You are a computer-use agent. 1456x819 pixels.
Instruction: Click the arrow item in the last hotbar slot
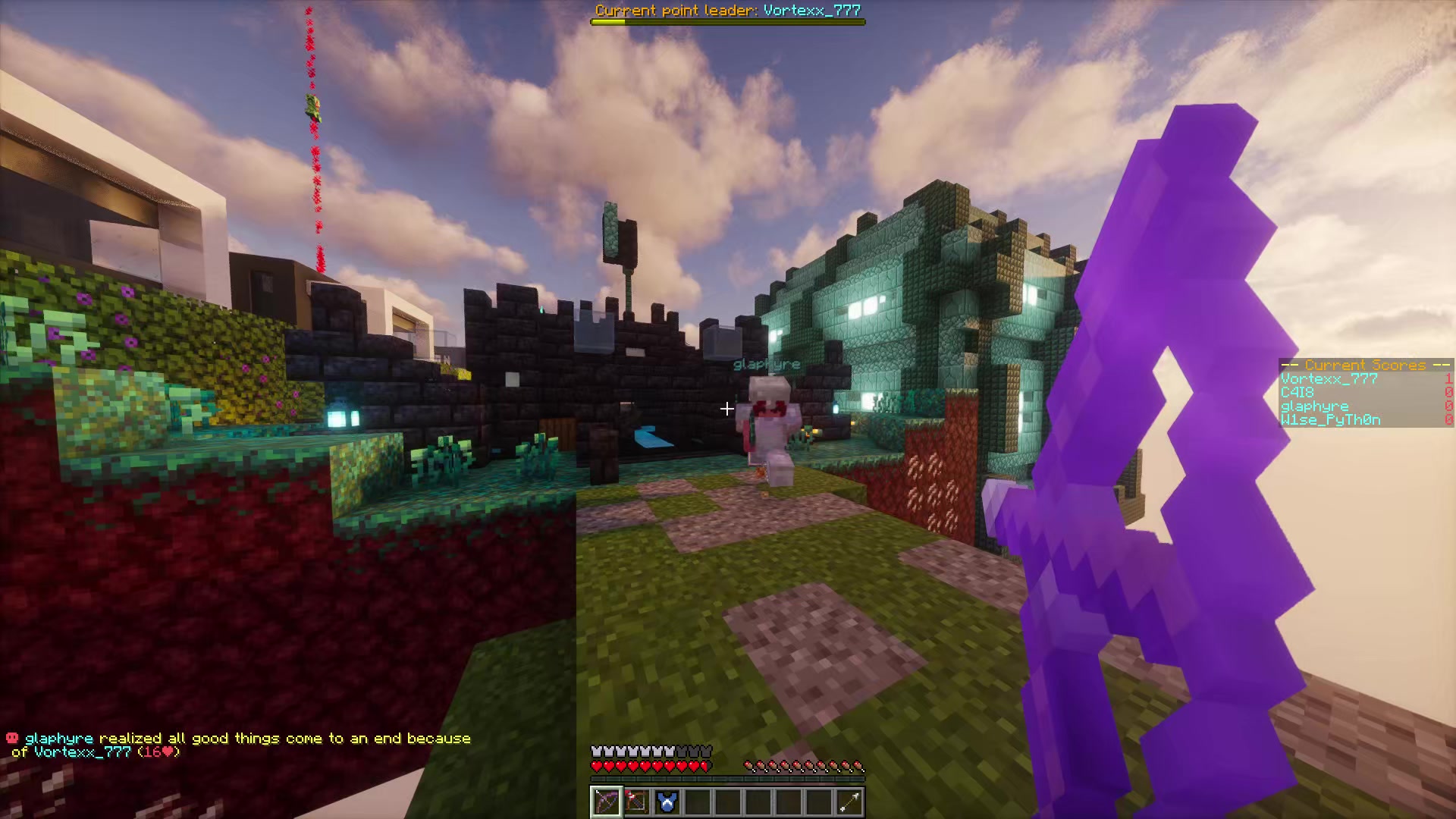(x=849, y=802)
